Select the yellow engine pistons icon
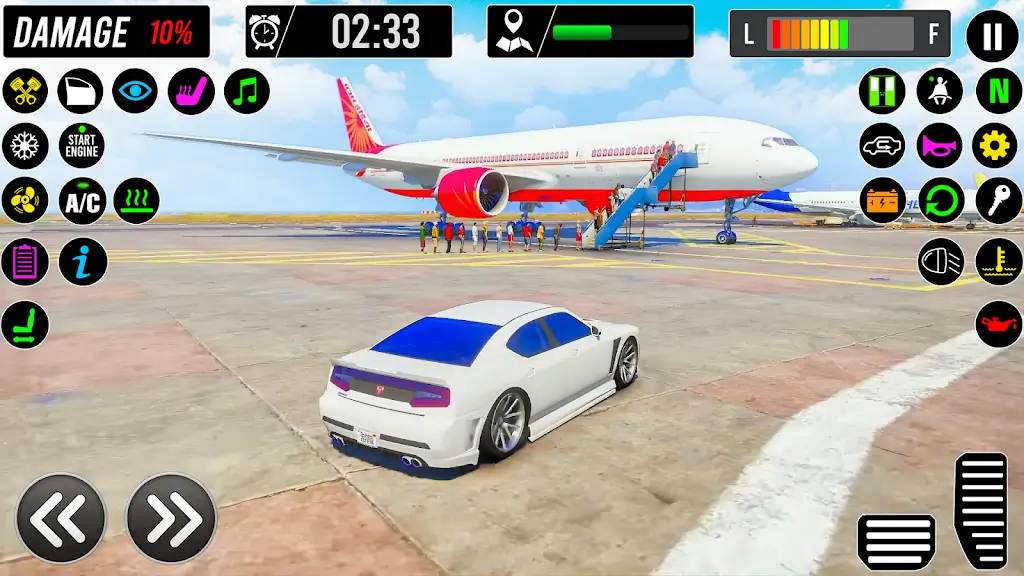Screen dimensions: 1024x576 click(25, 91)
